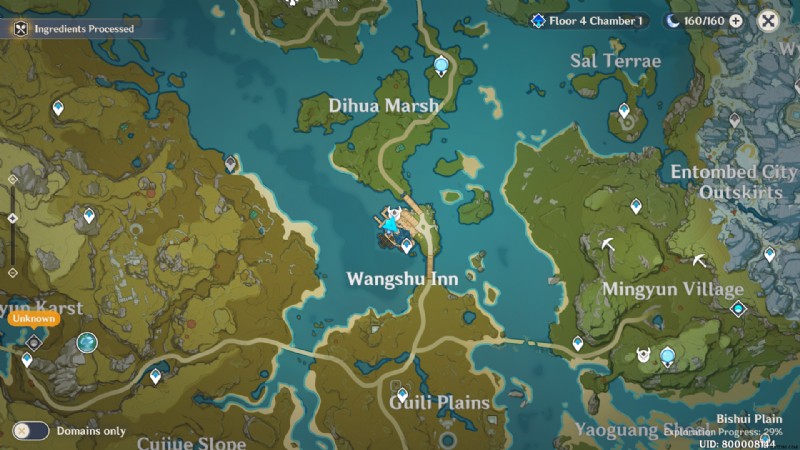Select the Statue of Seven in Dihua Marsh
This screenshot has height=450, width=800.
click(x=441, y=67)
